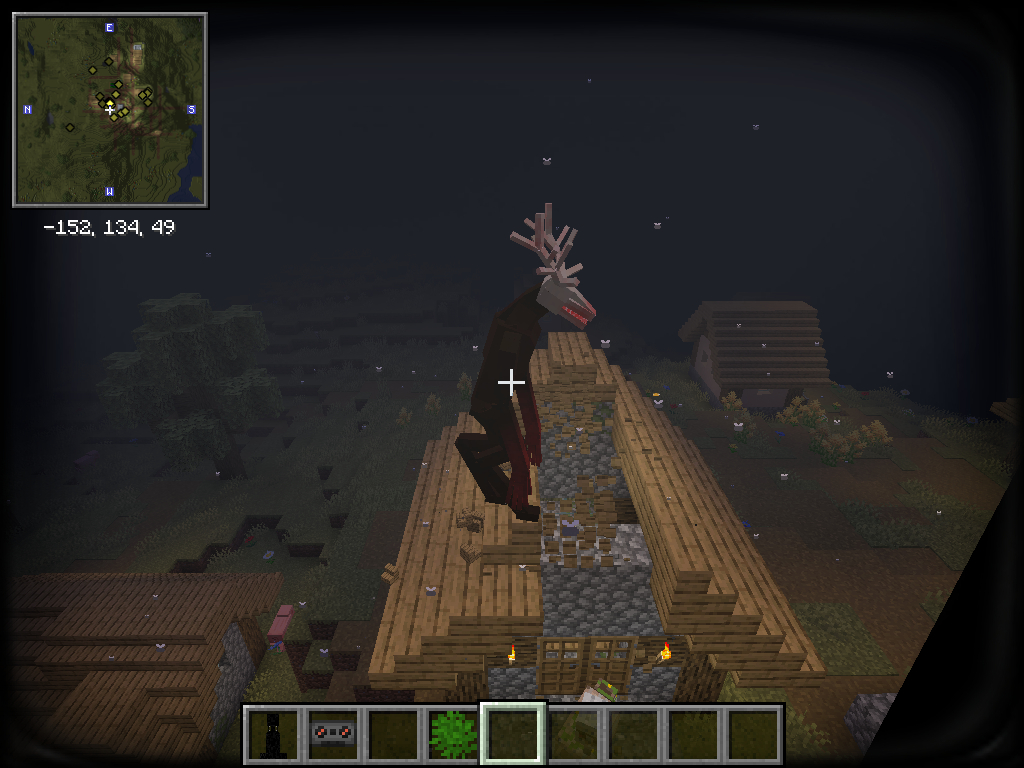Click the minimap
The height and width of the screenshot is (768, 1024).
(x=110, y=110)
